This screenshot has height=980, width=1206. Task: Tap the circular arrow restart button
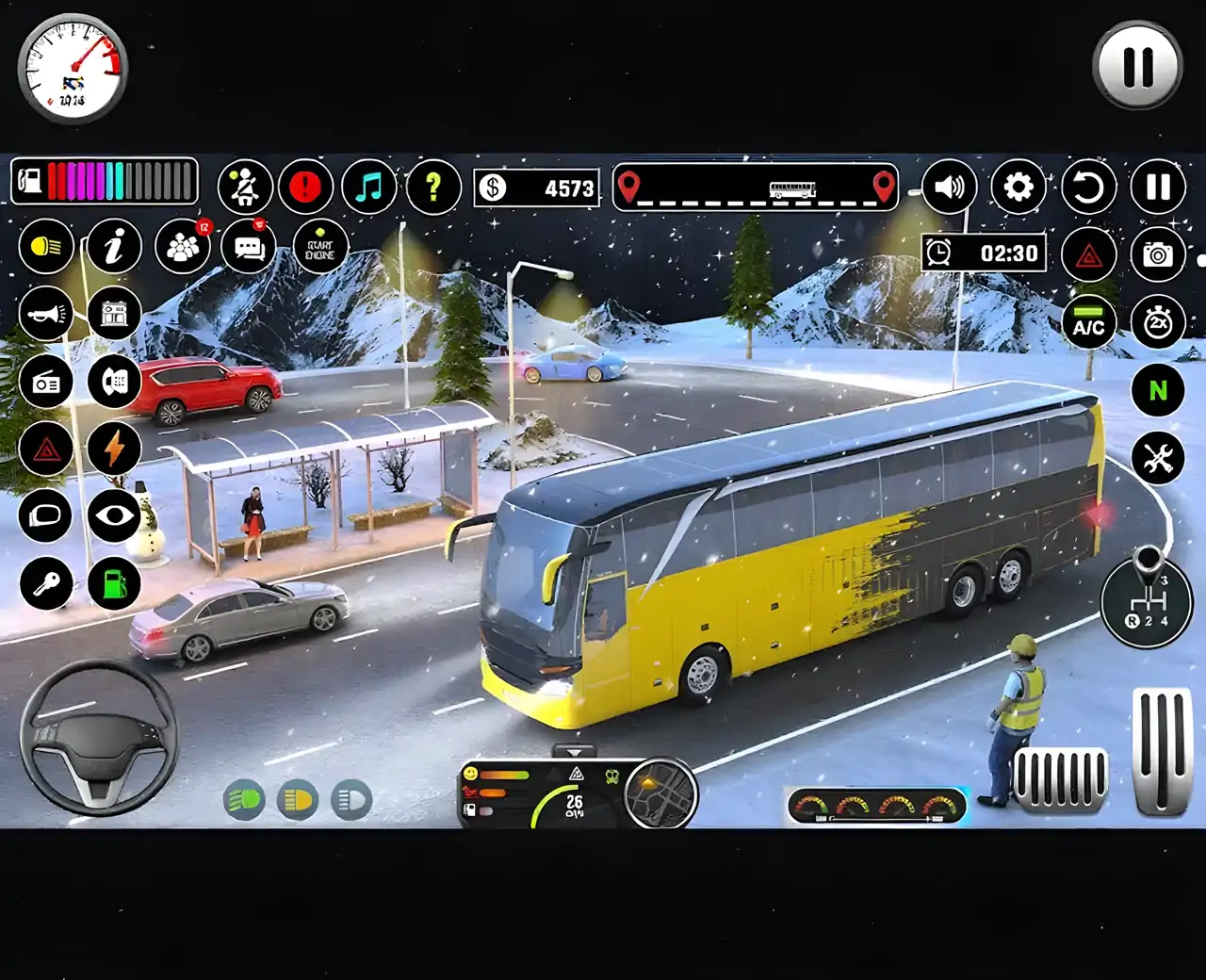point(1088,187)
